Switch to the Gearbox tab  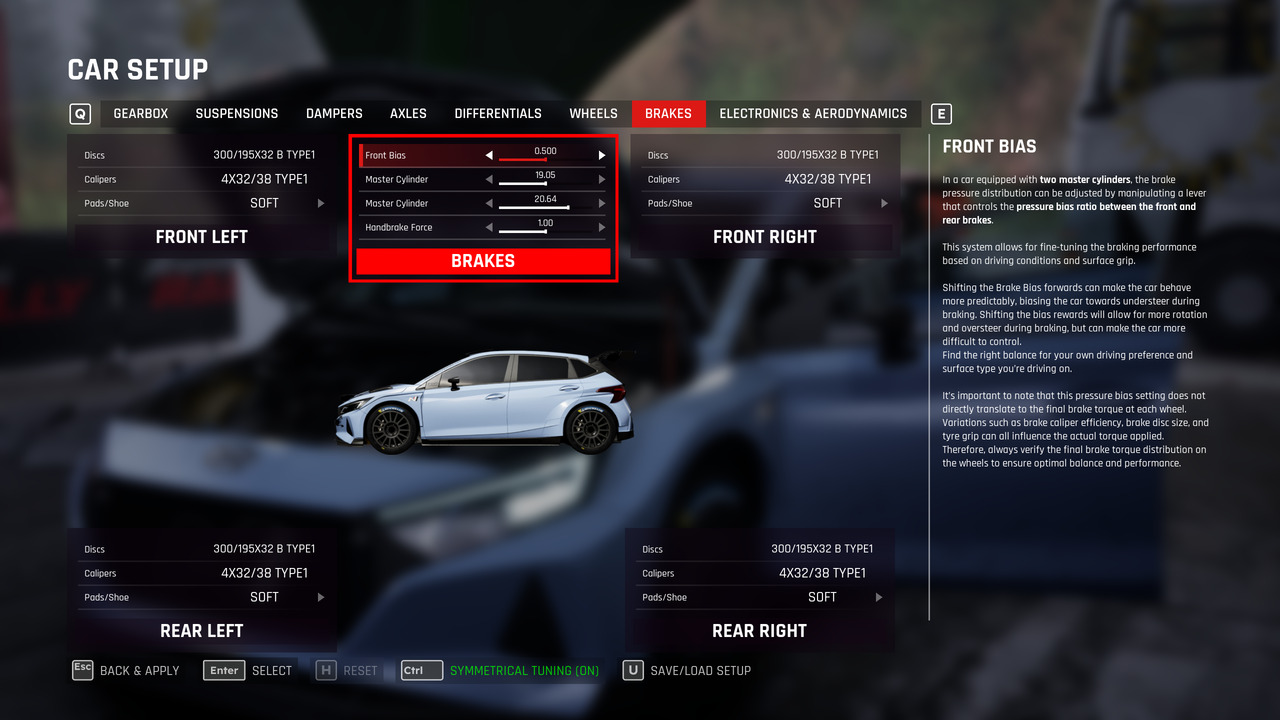tap(141, 113)
